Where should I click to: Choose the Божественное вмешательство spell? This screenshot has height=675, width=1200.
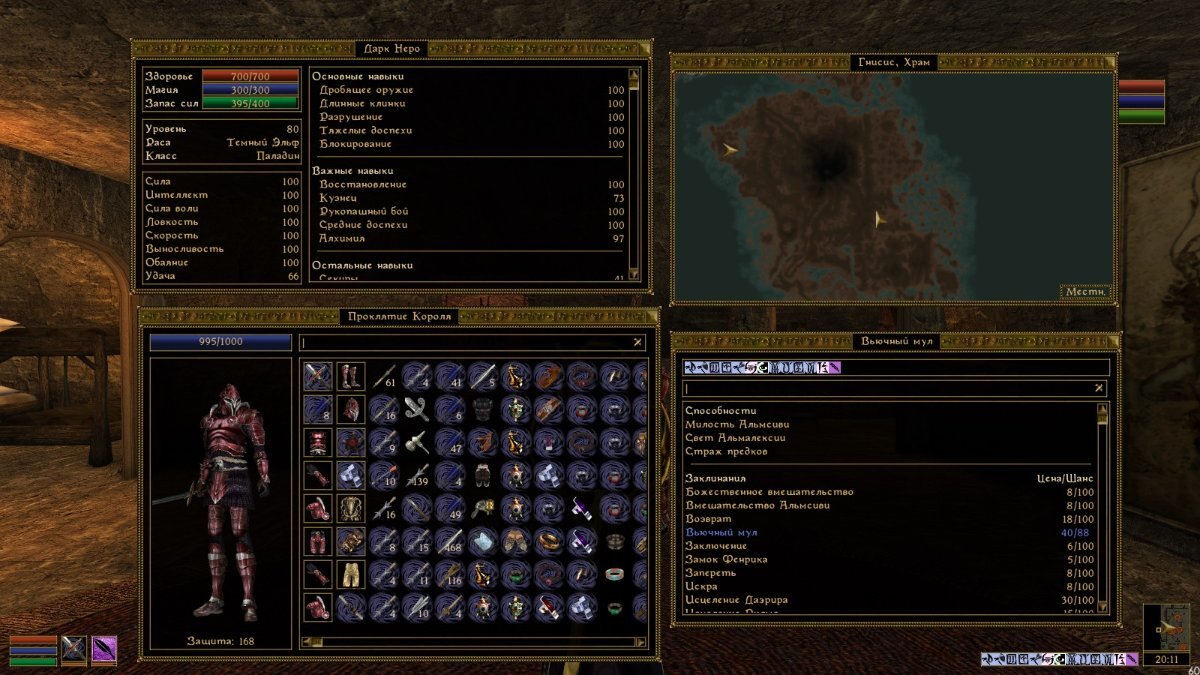pos(768,492)
